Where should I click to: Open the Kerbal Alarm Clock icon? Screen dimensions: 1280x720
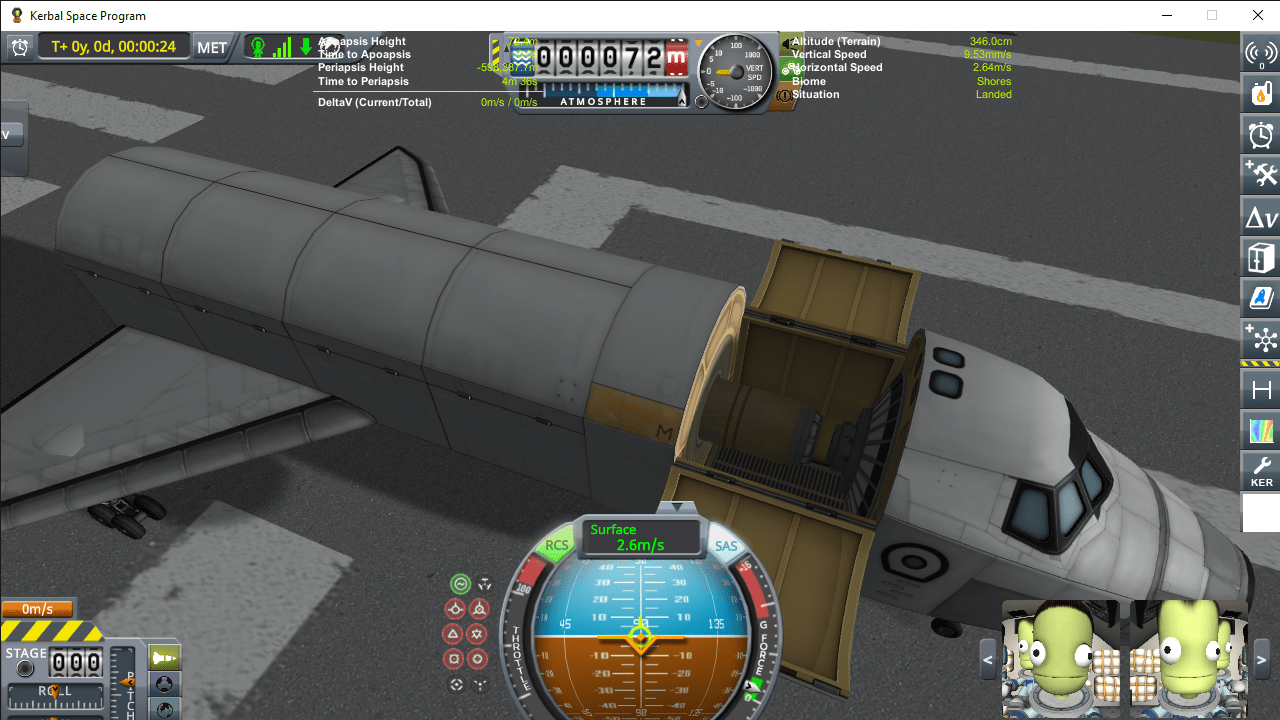coord(1260,133)
